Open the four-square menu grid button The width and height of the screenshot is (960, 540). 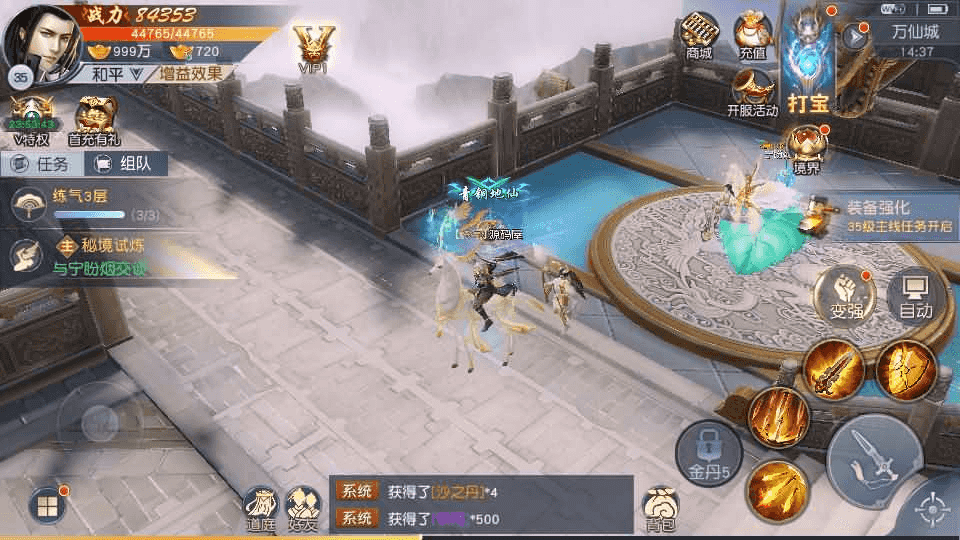point(46,505)
